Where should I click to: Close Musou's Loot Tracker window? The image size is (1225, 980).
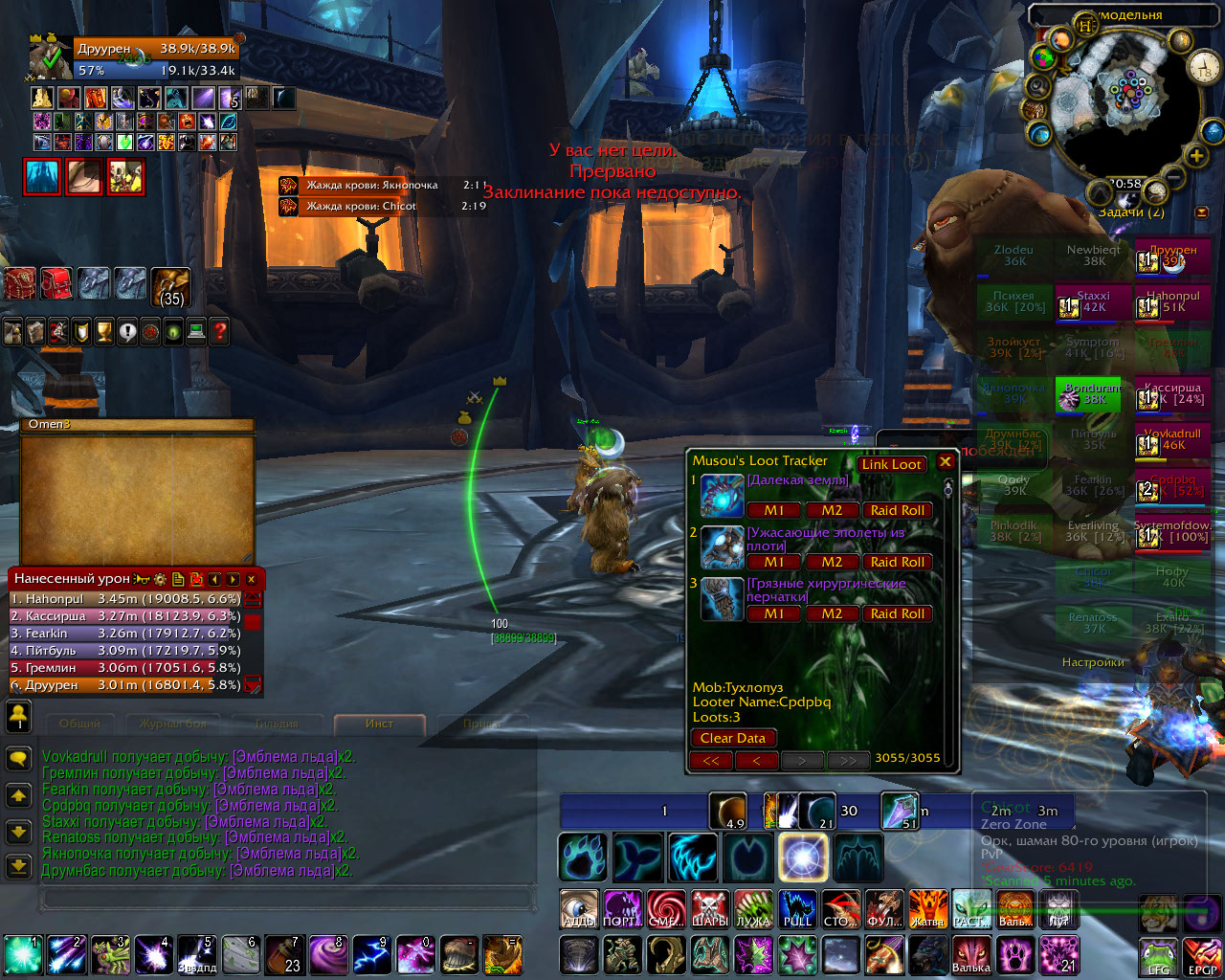click(946, 462)
